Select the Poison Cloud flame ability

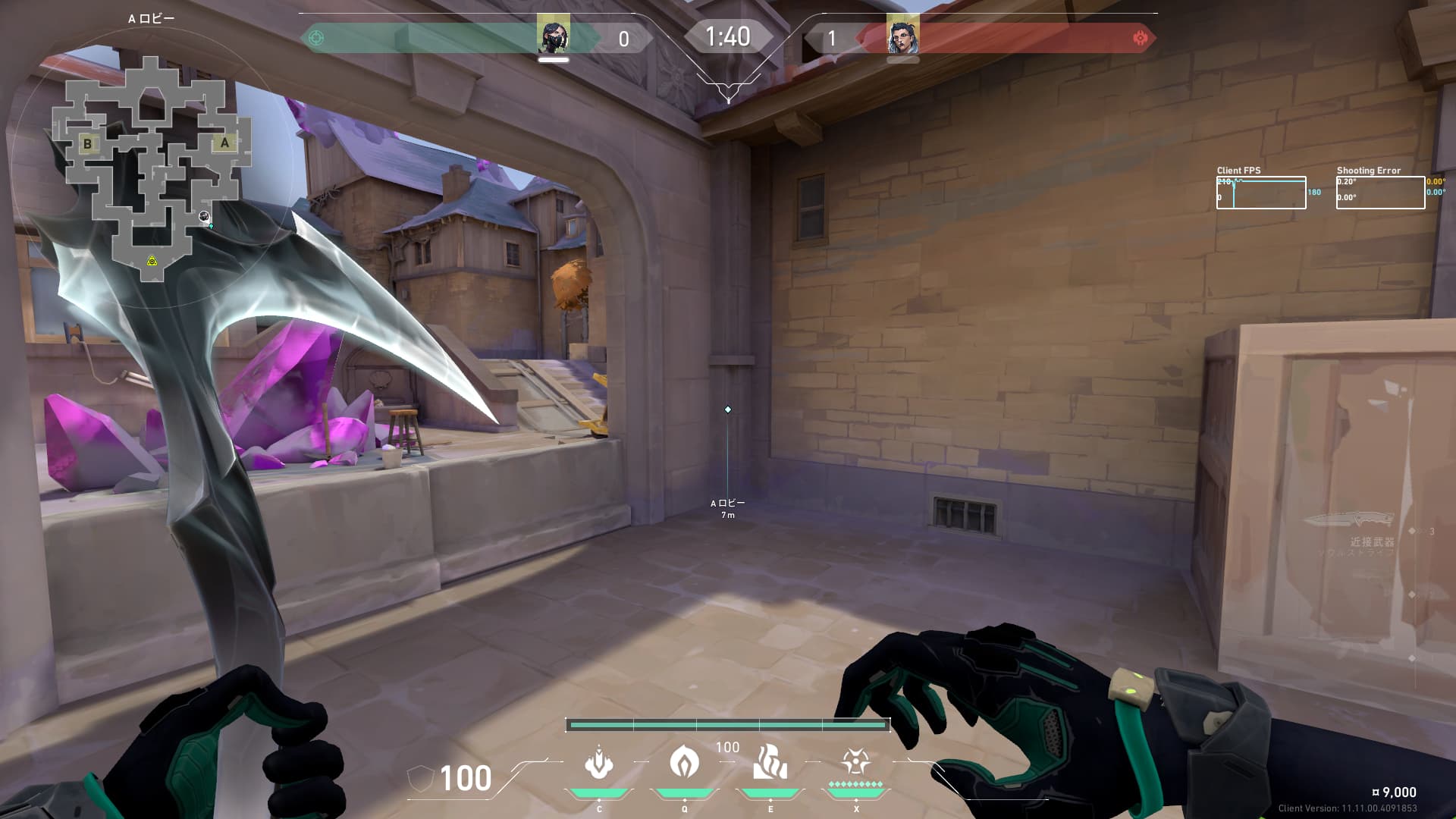coord(684,761)
